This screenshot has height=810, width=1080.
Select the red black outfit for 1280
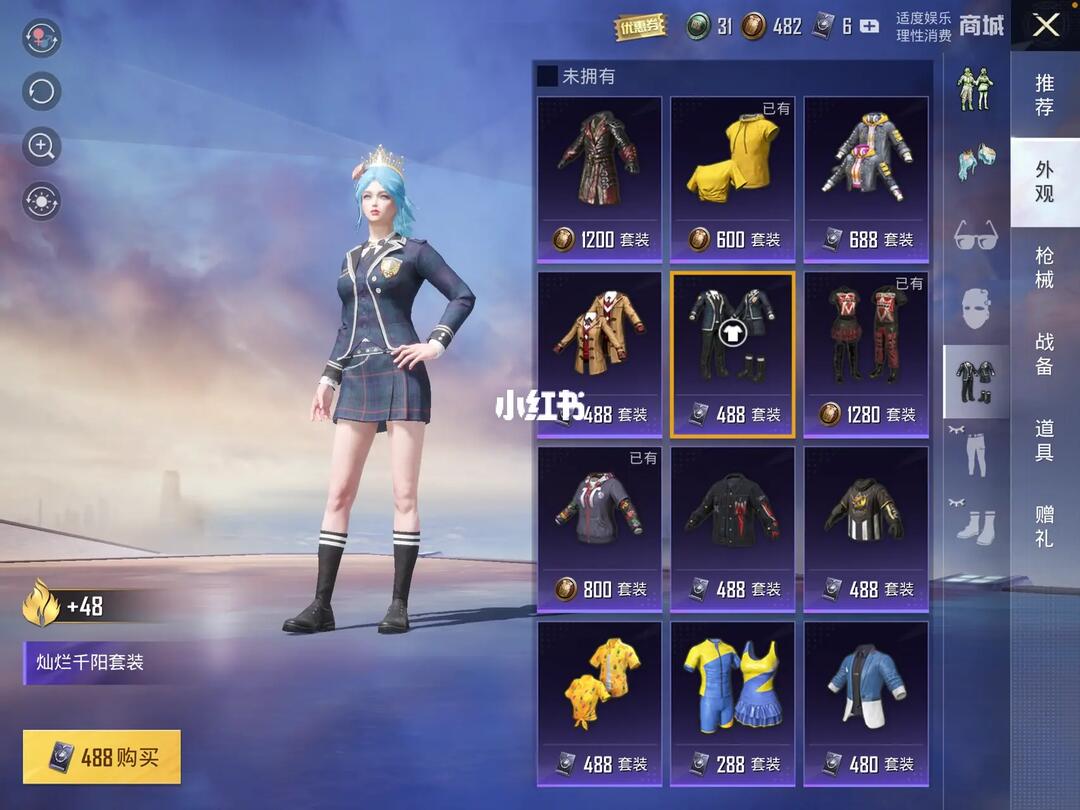coord(866,354)
